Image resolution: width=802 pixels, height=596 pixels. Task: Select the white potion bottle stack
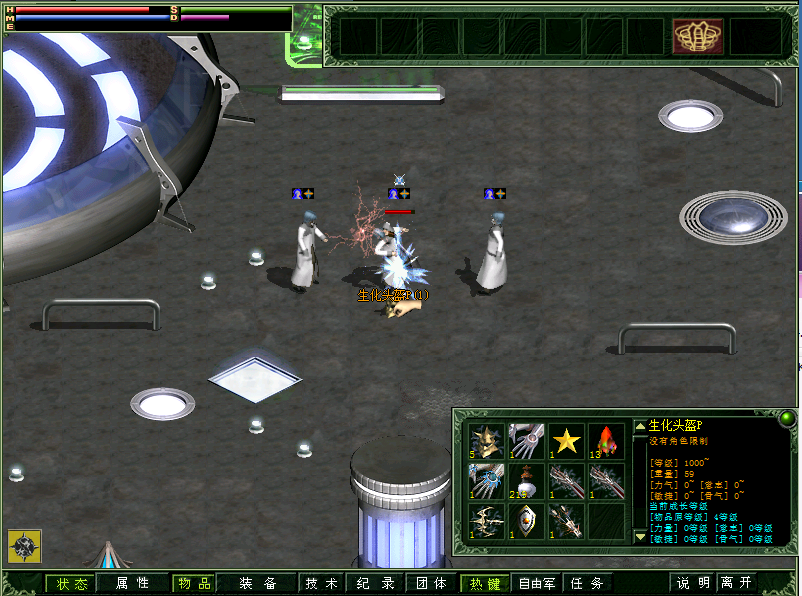526,481
